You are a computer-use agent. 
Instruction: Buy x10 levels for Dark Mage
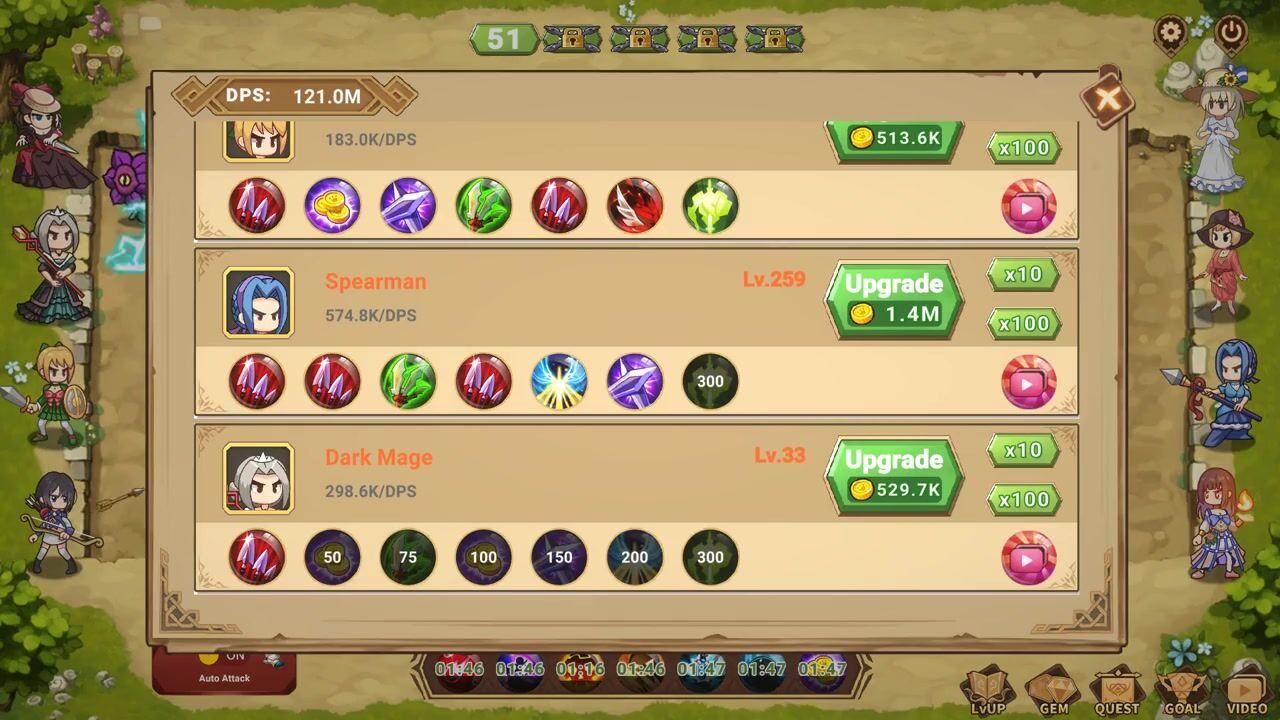1023,451
